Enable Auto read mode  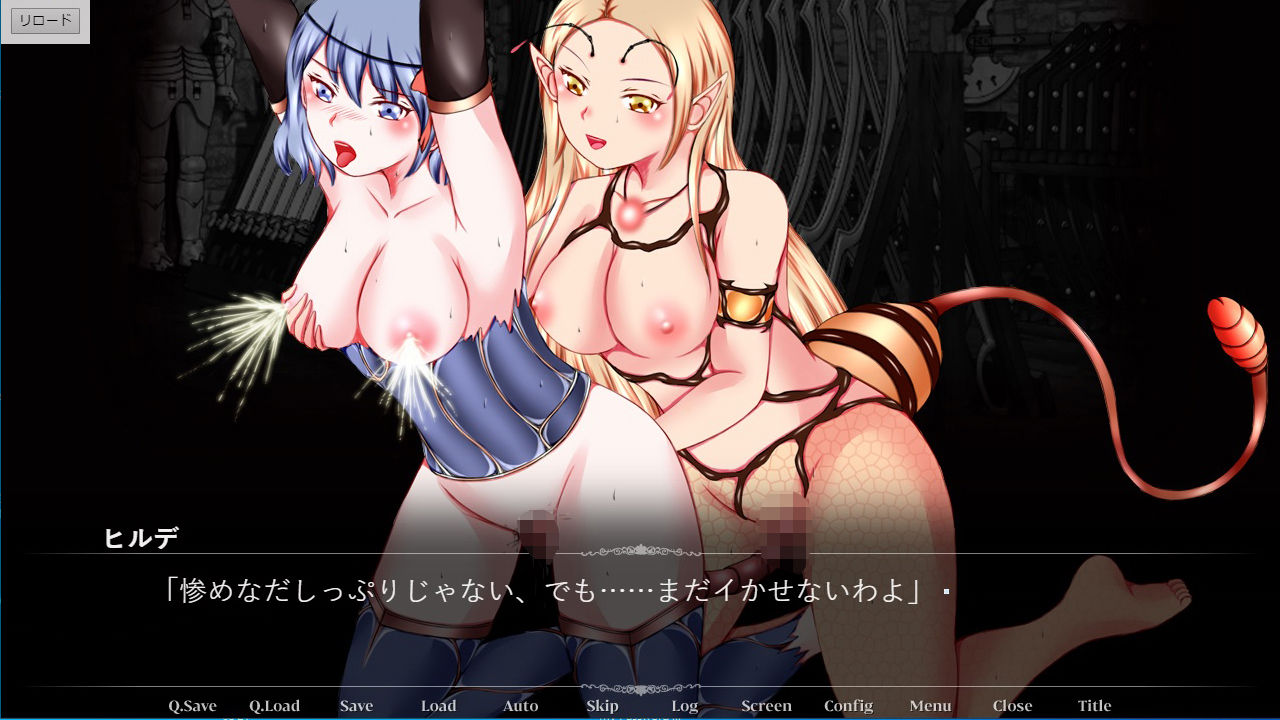(520, 705)
